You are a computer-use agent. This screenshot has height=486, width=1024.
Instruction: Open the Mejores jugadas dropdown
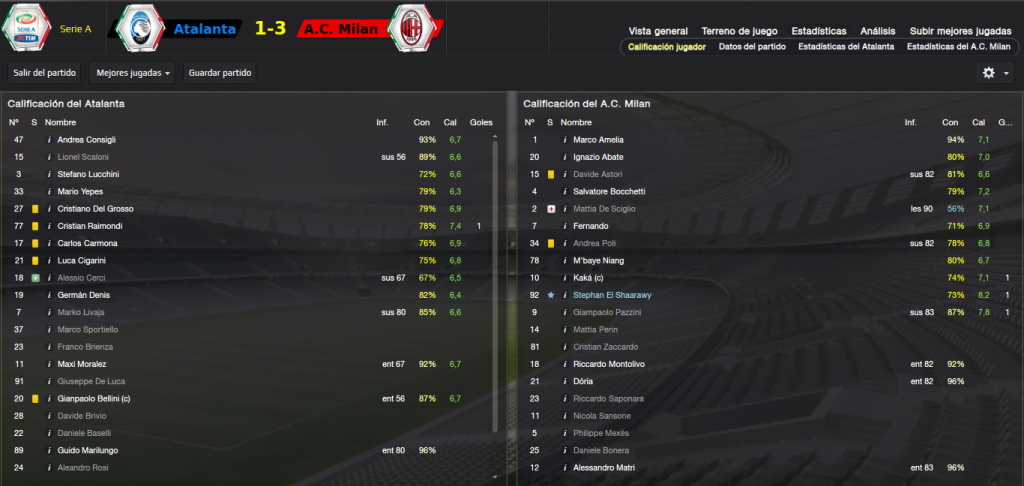[131, 73]
